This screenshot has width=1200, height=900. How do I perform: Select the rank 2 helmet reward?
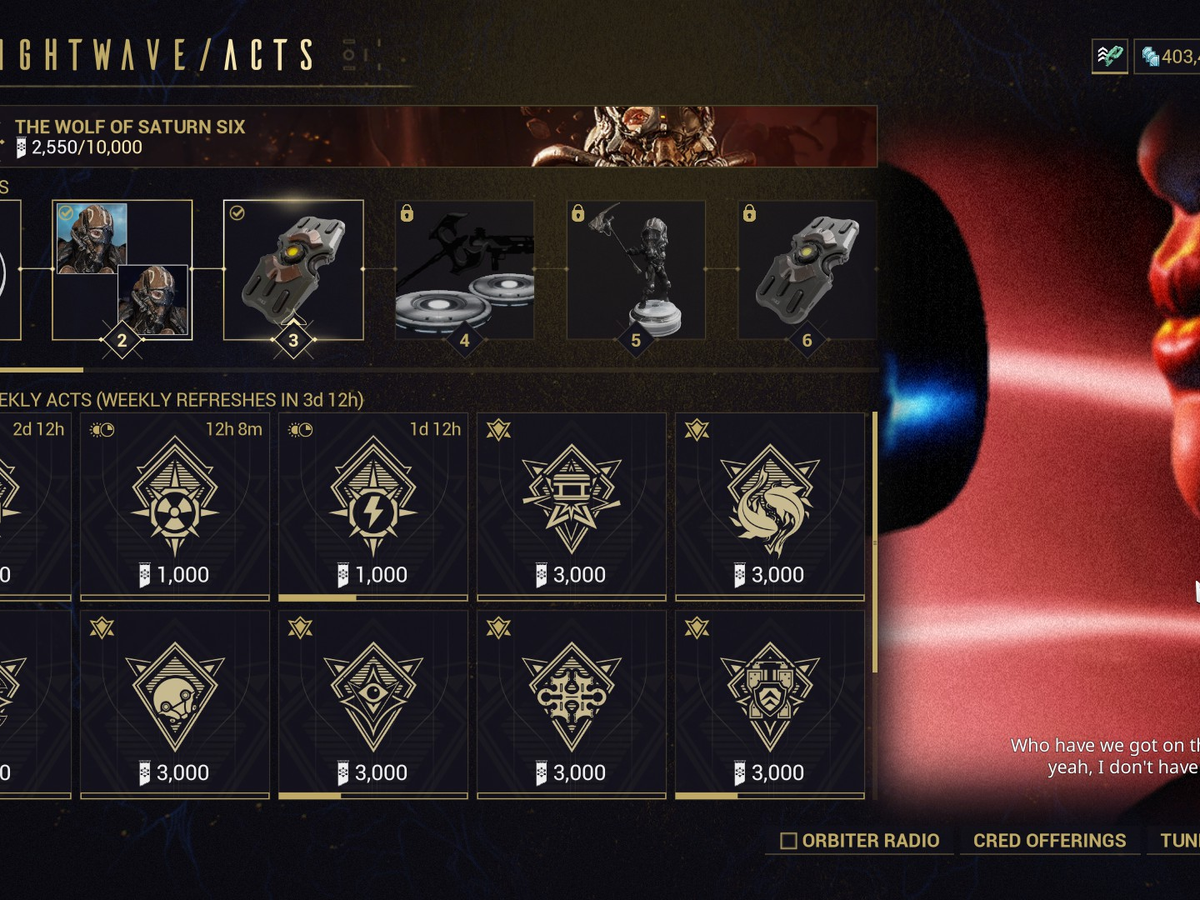[122, 270]
